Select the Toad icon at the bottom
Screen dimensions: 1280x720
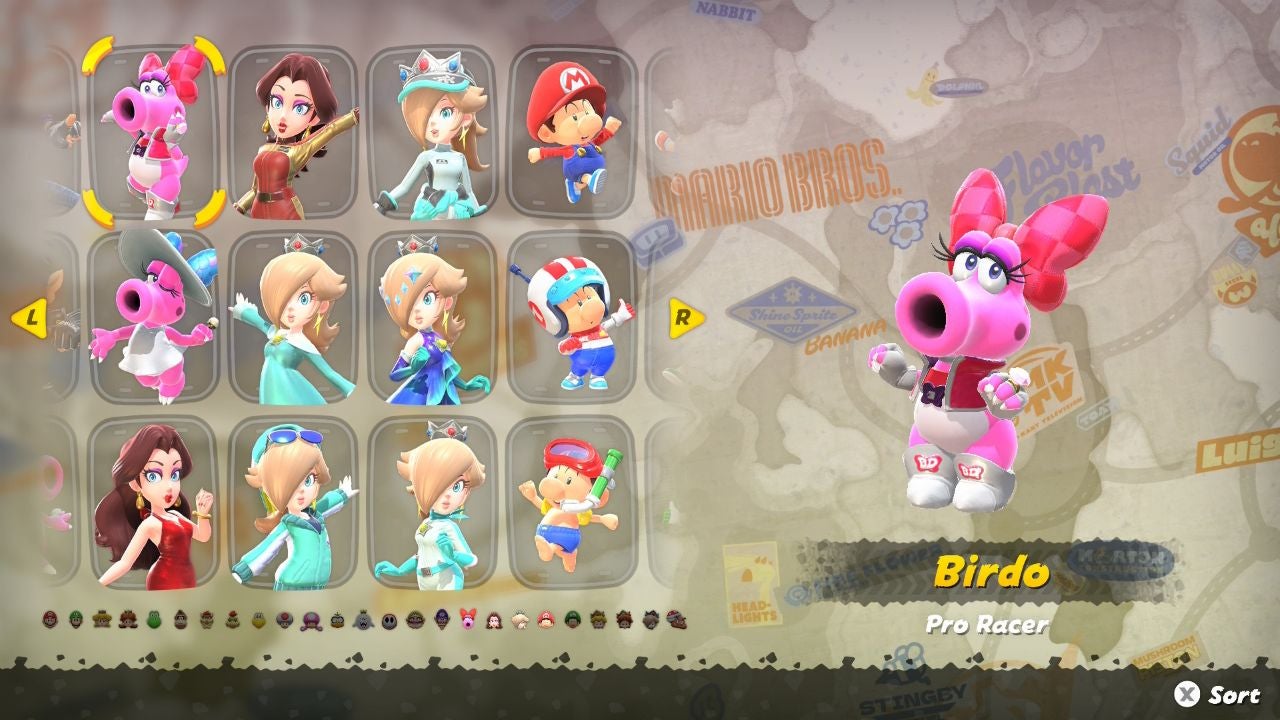click(283, 620)
